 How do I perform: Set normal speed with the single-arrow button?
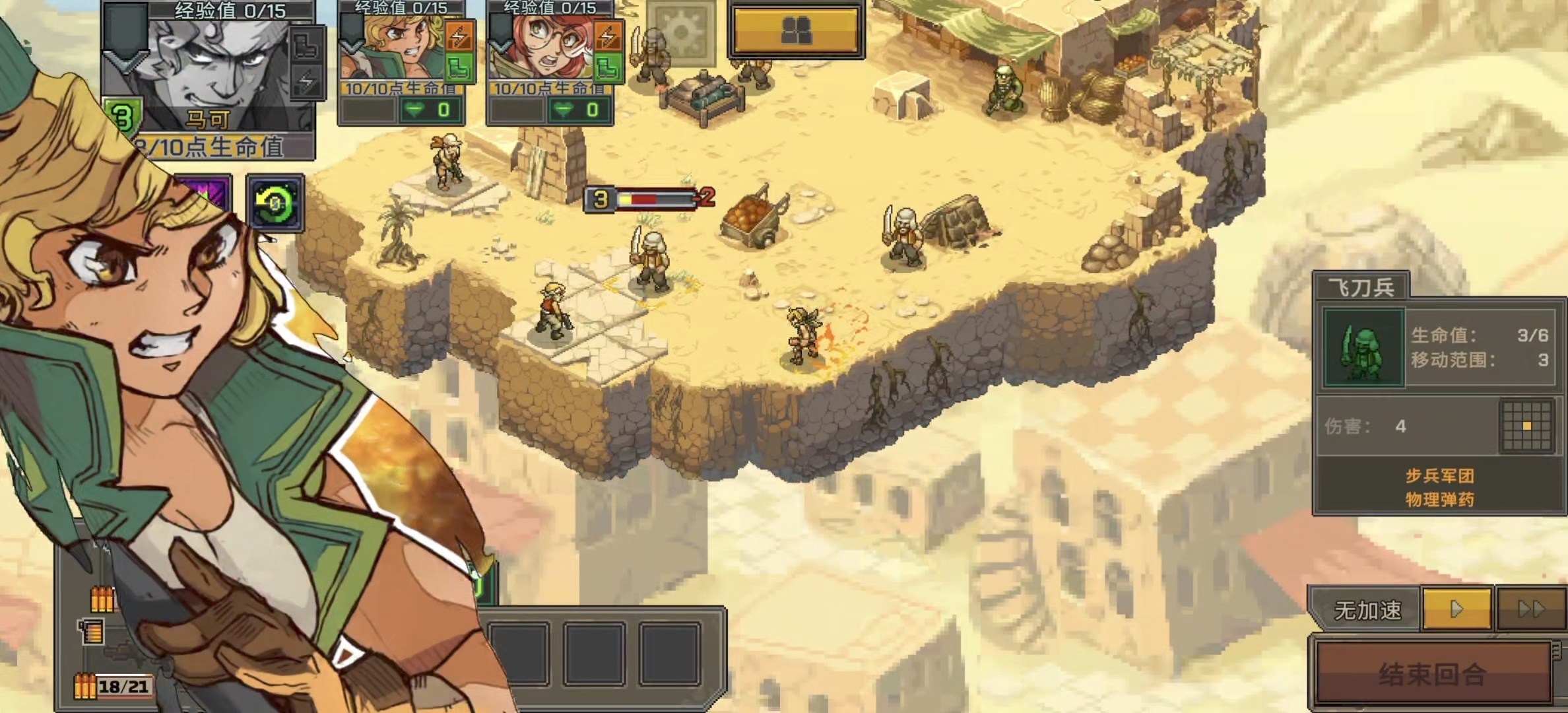pos(1456,609)
